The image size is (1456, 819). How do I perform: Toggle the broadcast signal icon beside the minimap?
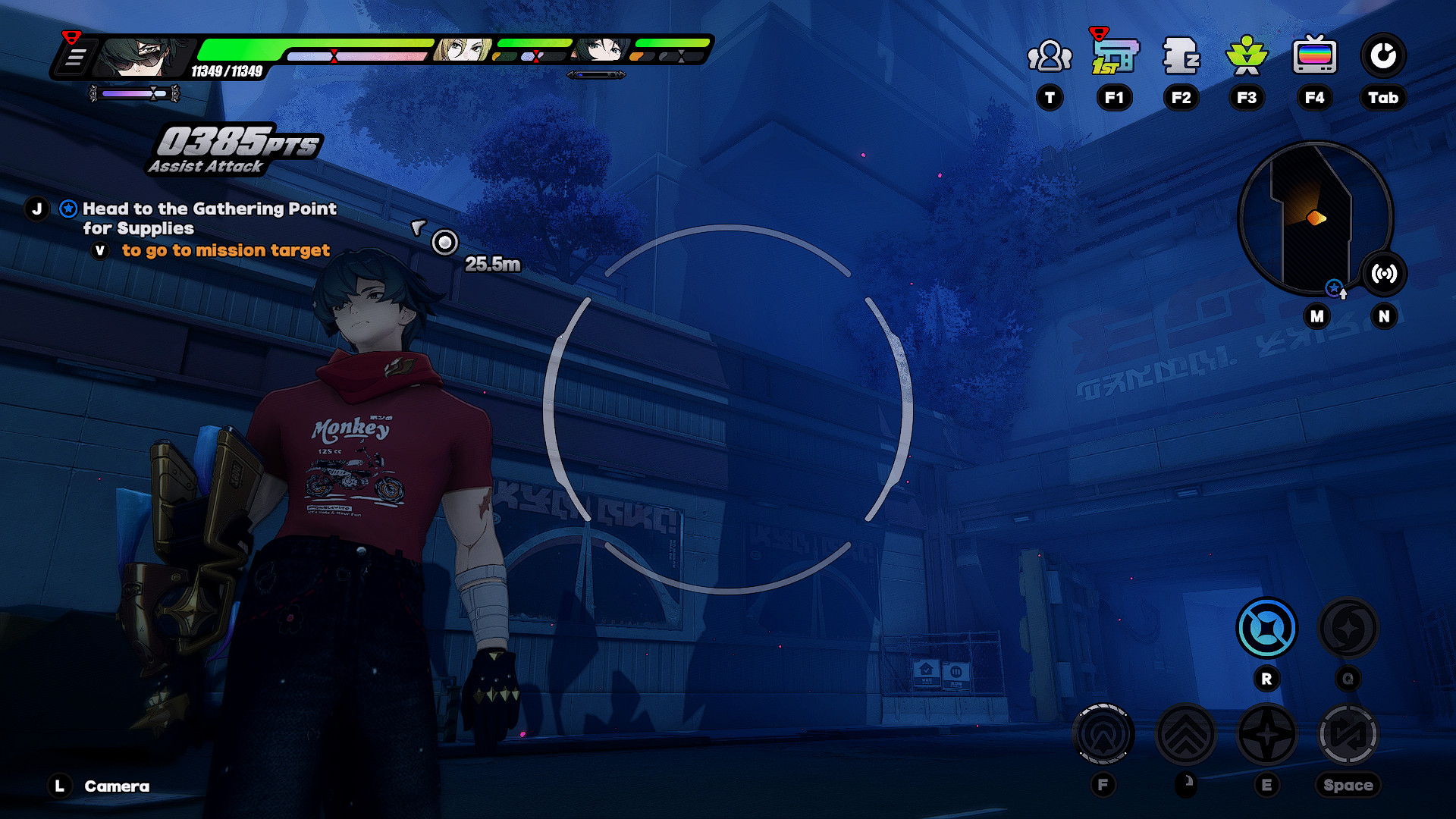pyautogui.click(x=1382, y=275)
